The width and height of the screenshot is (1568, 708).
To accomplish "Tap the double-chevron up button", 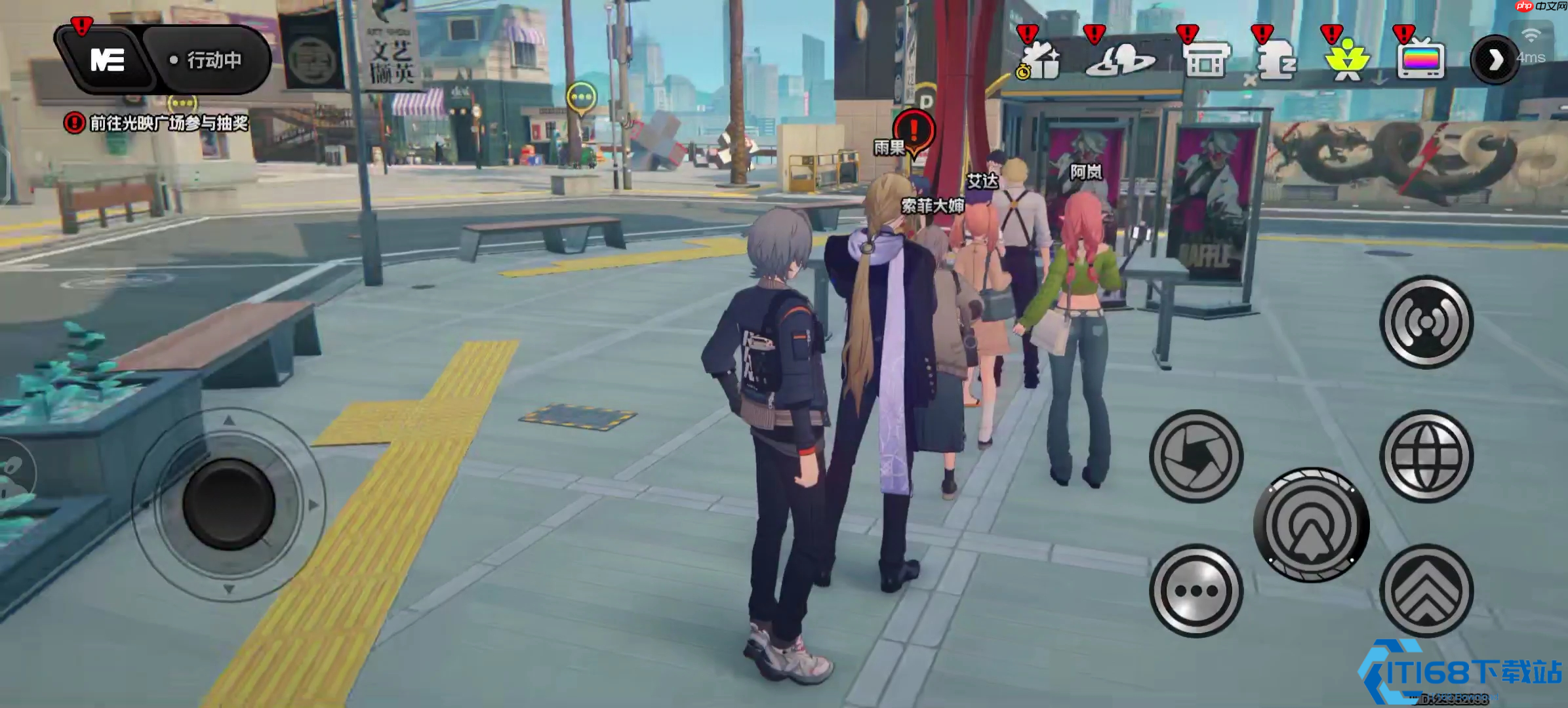I will point(1426,591).
